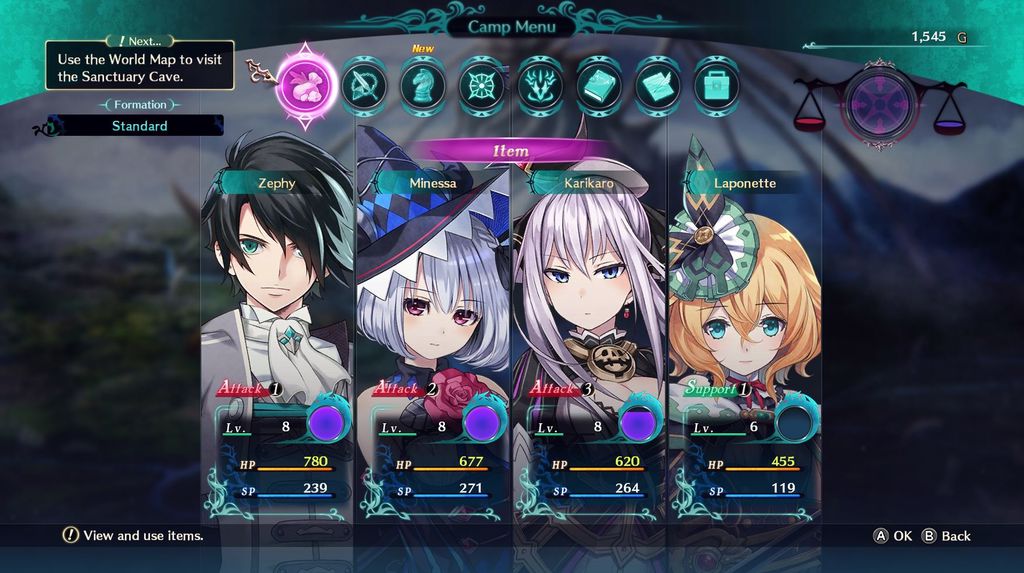Open the closed book icon

point(599,87)
